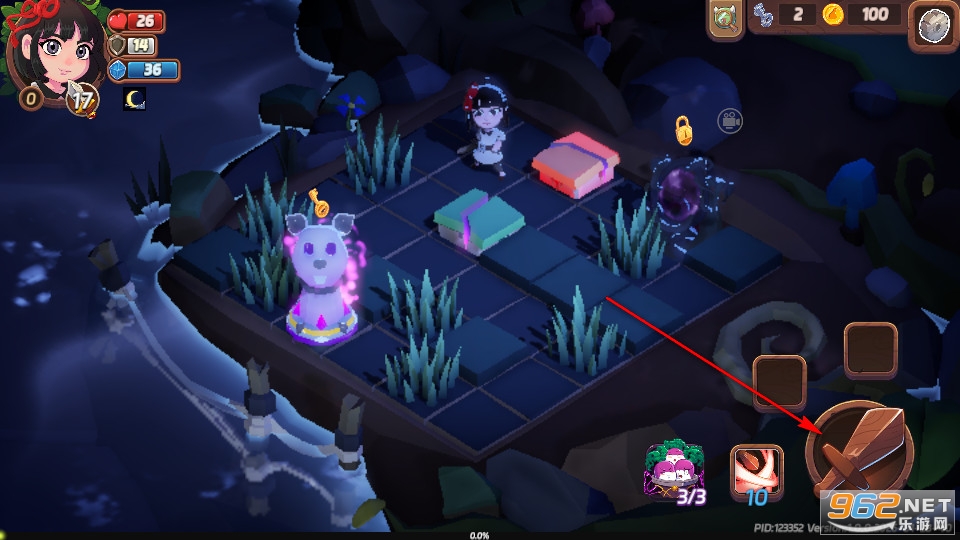The width and height of the screenshot is (960, 540).
Task: Click the girl character portrait
Action: [56, 50]
